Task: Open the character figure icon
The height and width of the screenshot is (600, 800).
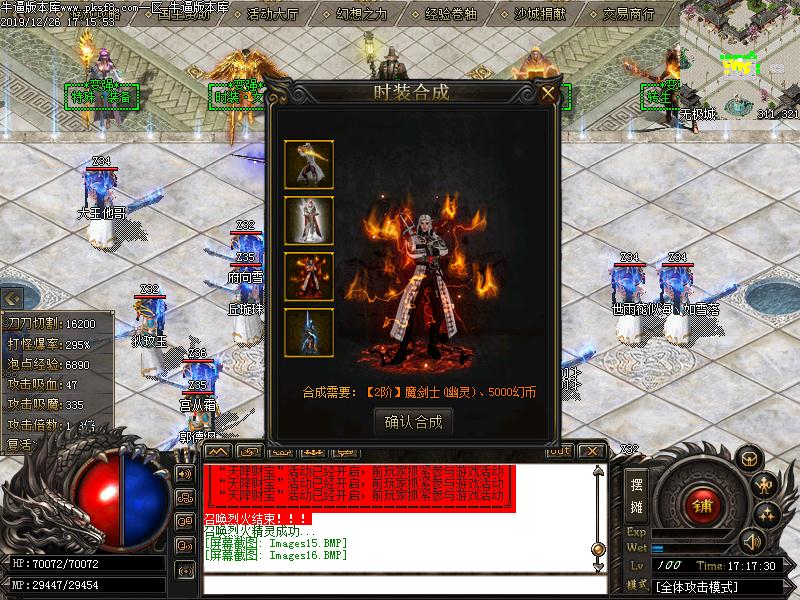Action: [x=766, y=485]
